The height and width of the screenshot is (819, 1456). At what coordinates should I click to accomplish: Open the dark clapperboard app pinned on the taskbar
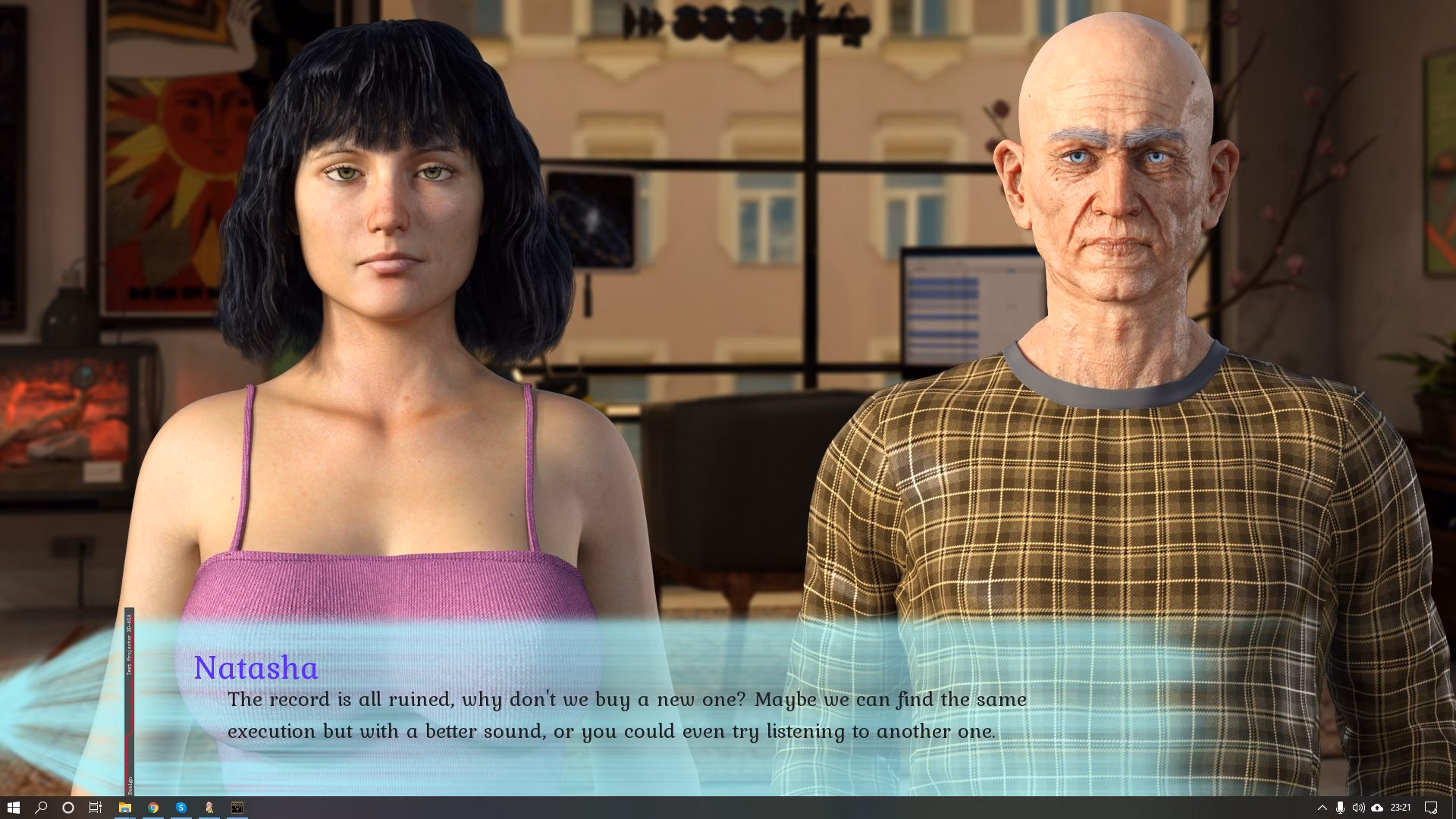[x=237, y=806]
